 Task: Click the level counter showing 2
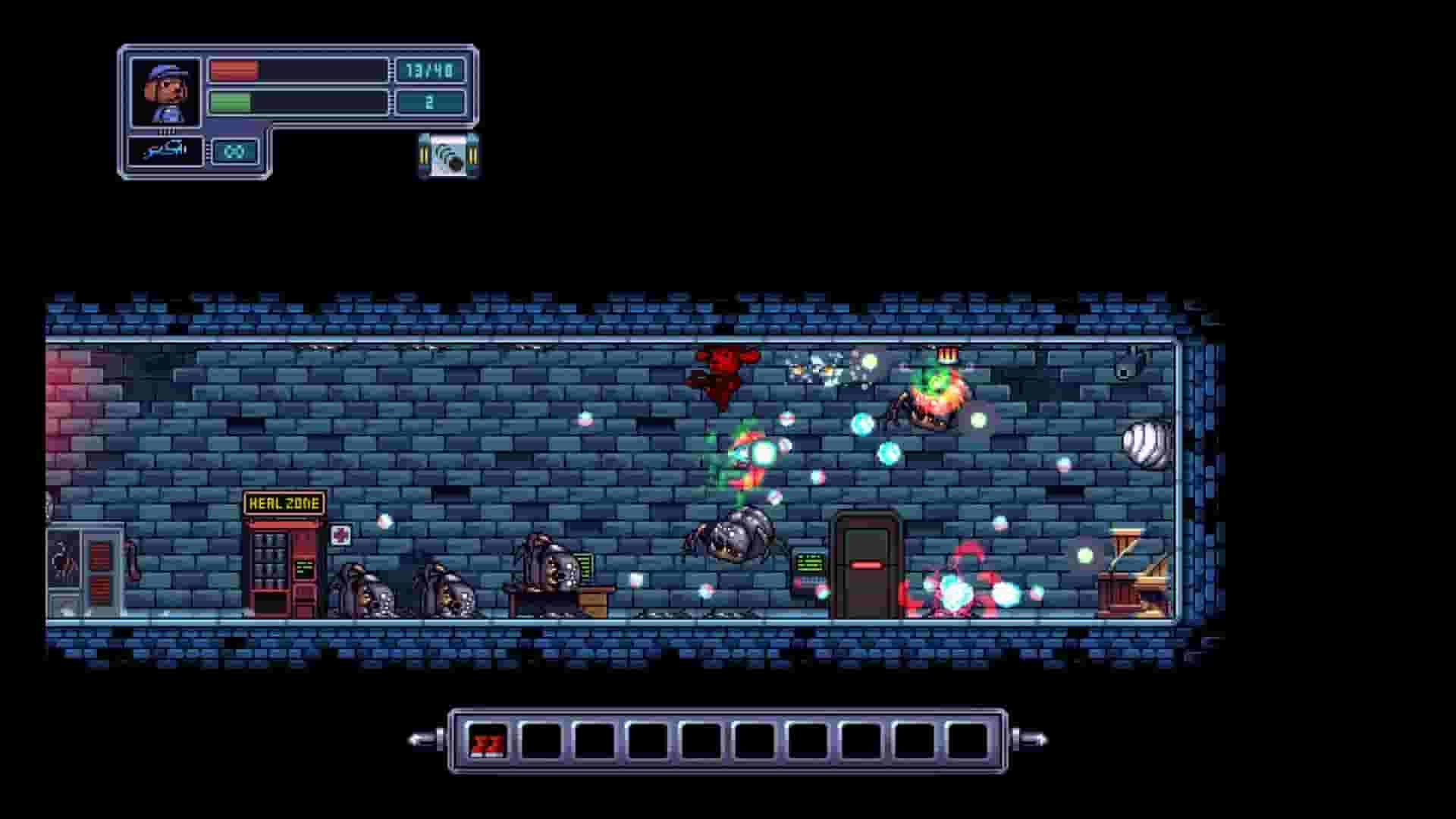tap(429, 100)
